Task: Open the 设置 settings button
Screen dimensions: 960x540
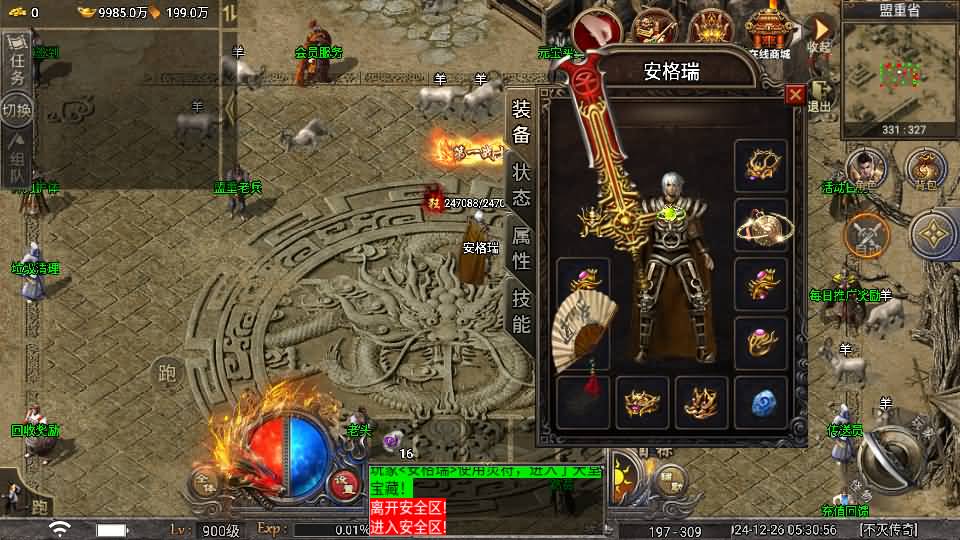Action: coord(345,481)
